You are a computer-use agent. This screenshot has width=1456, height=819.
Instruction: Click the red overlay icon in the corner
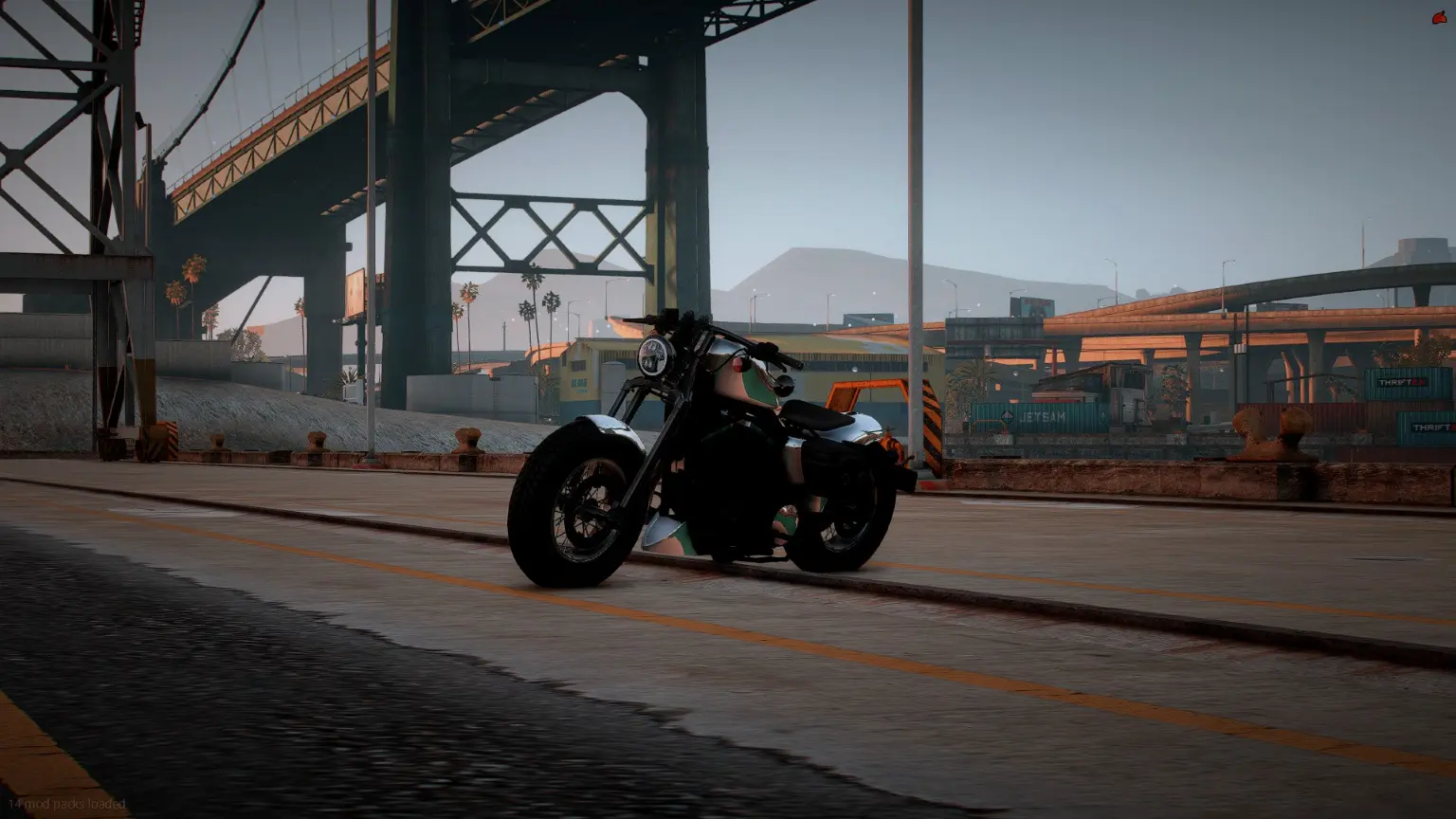[1439, 18]
